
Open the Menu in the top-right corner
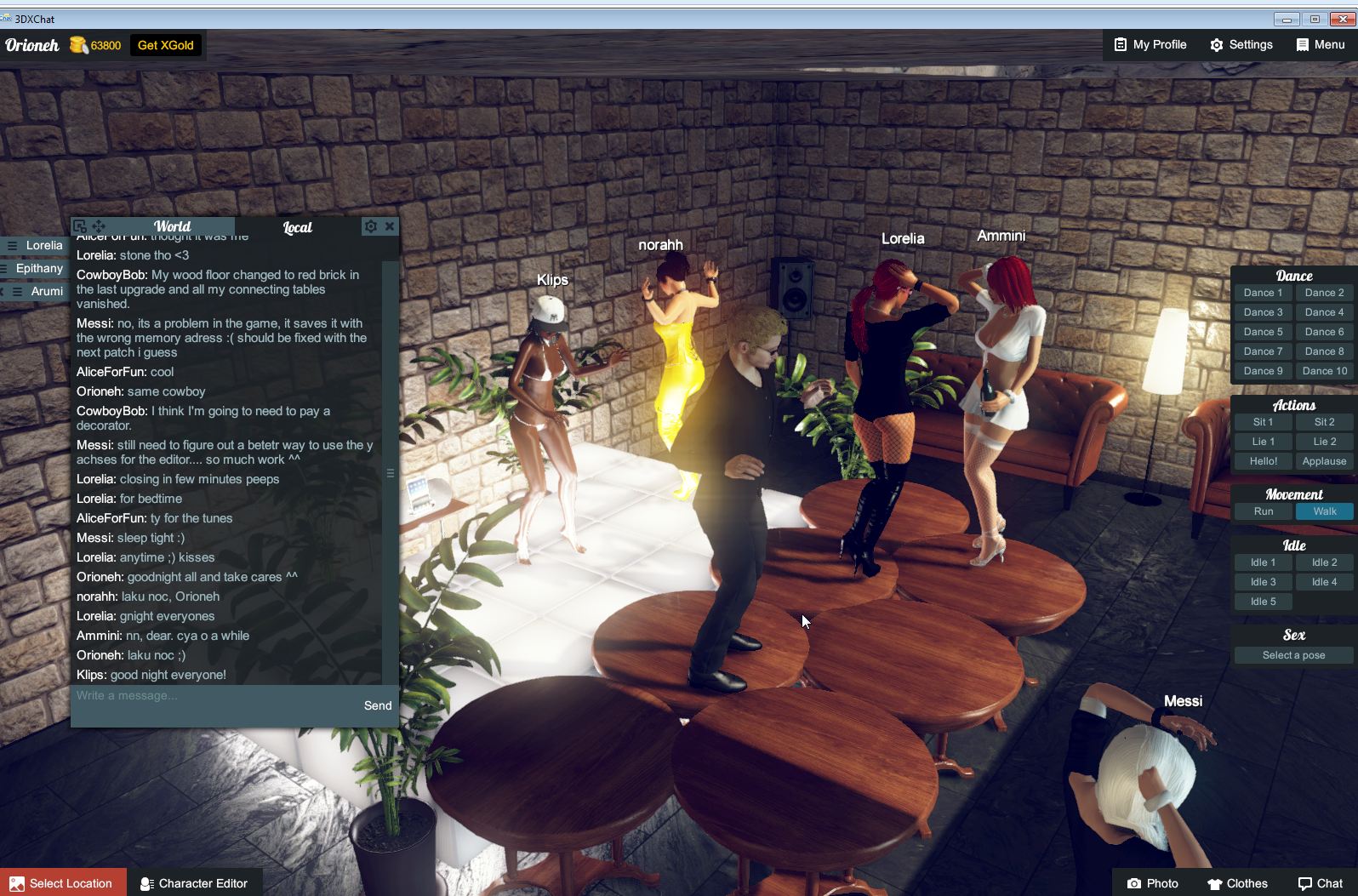tap(1320, 44)
